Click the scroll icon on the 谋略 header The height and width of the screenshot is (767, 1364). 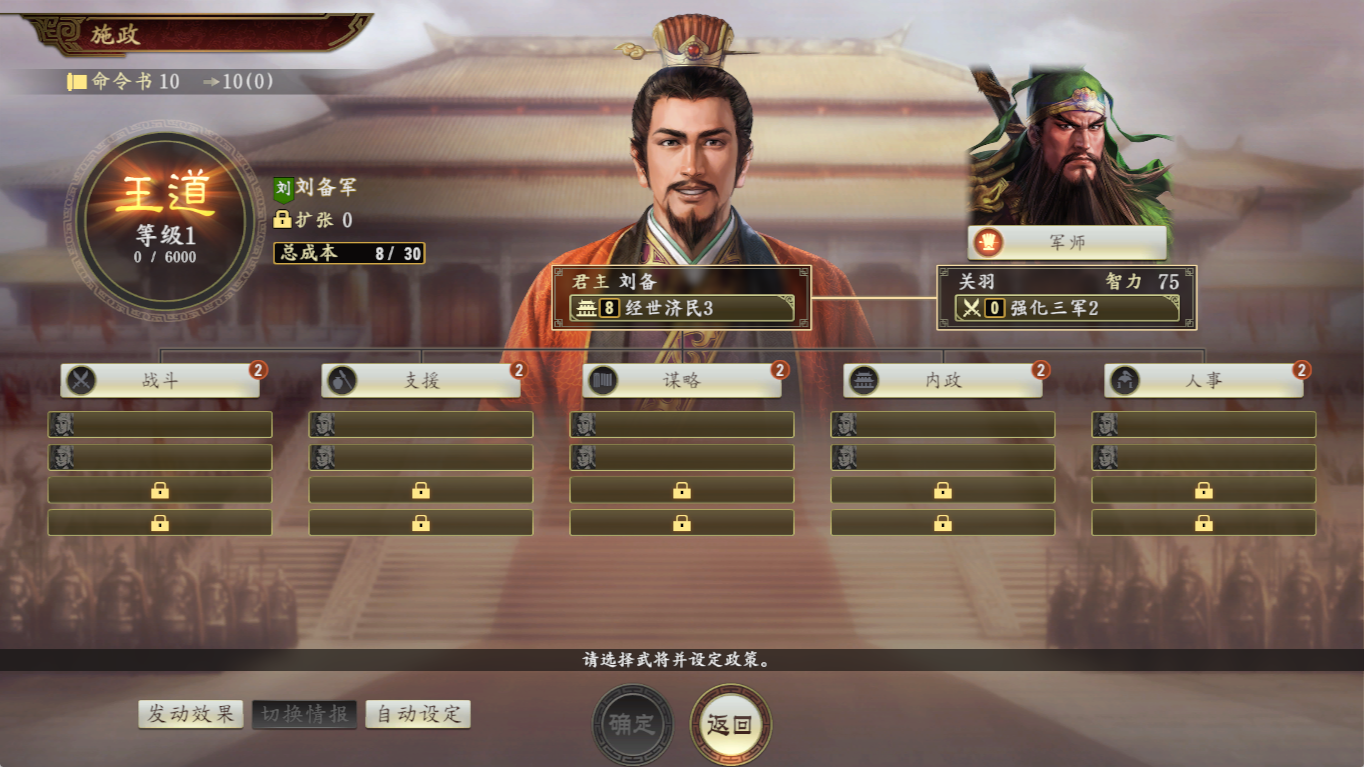[x=602, y=380]
